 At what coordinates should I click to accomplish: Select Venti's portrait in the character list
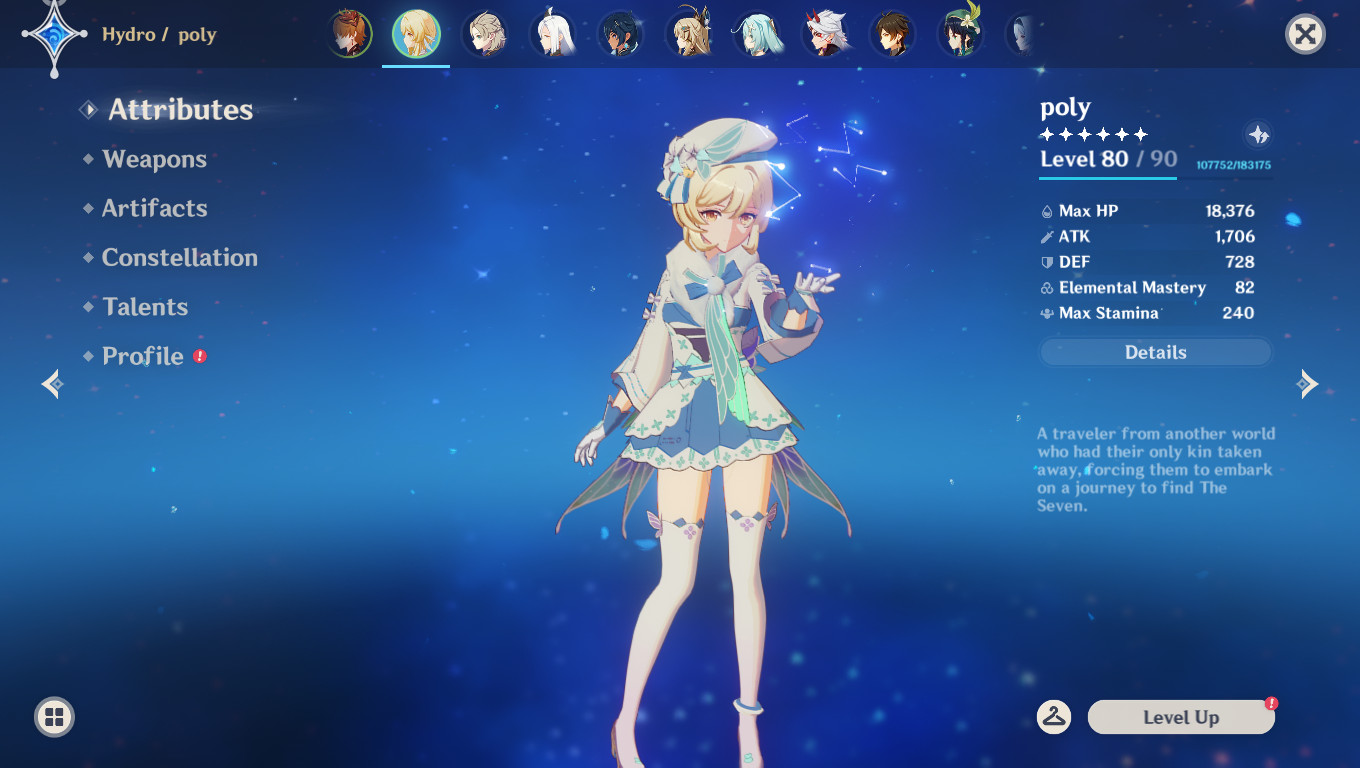tap(960, 35)
